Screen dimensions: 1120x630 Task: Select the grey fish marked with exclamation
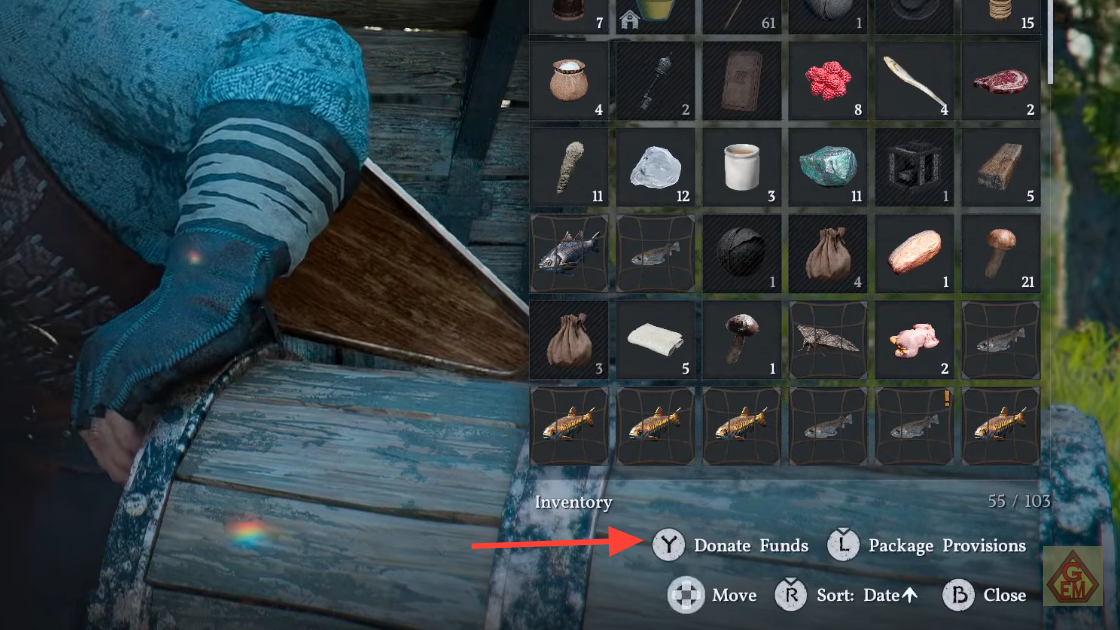click(915, 426)
